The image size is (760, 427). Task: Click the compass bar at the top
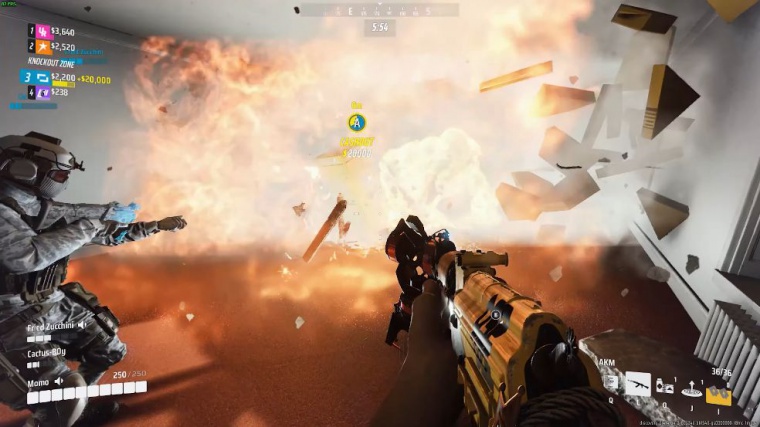tap(379, 10)
